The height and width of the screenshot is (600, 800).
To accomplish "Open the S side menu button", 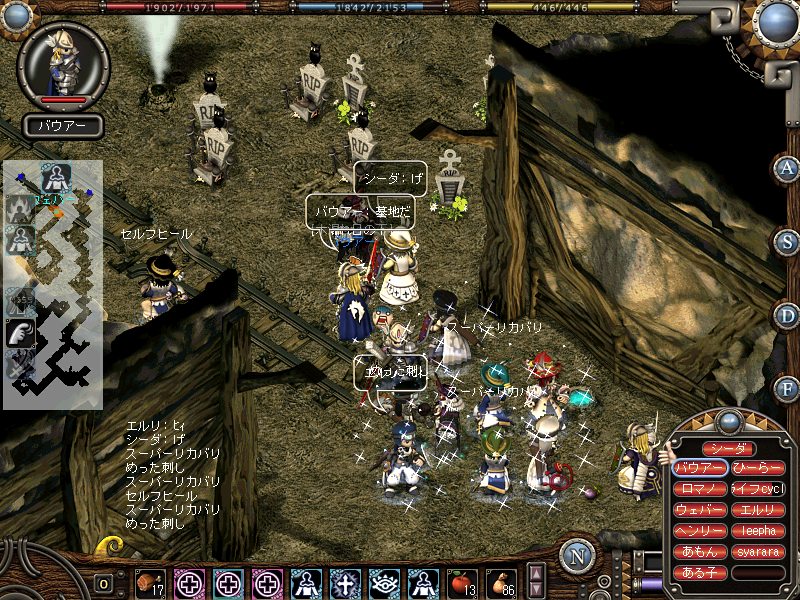I will [787, 242].
